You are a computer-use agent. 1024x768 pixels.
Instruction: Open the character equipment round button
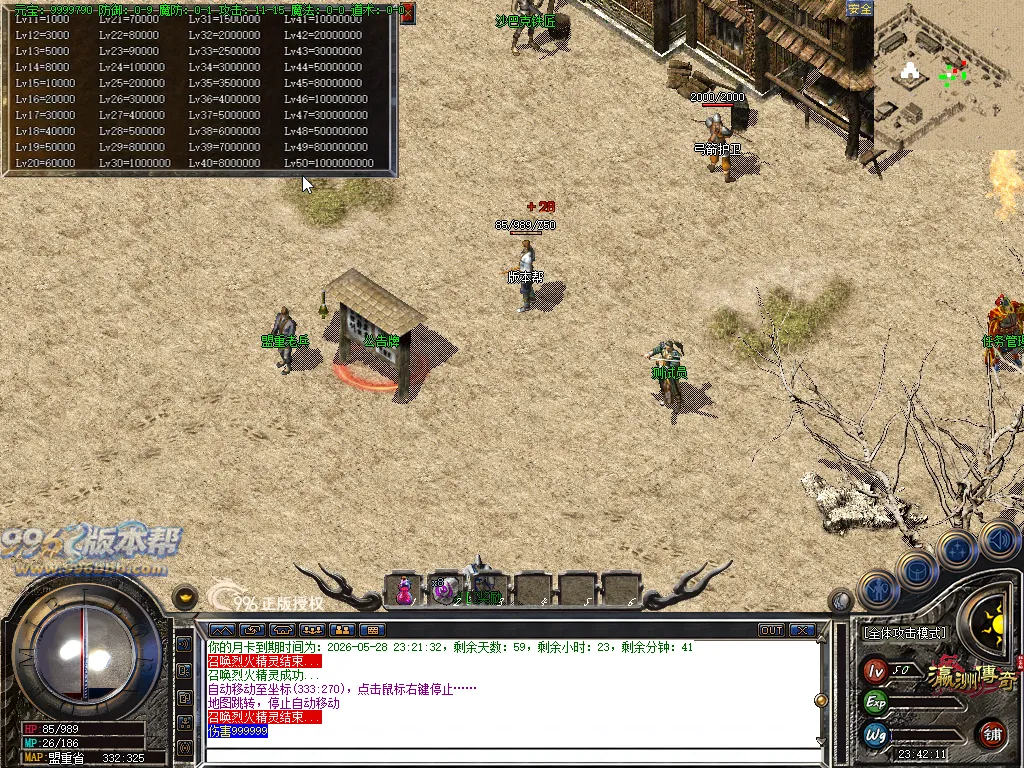[x=879, y=590]
